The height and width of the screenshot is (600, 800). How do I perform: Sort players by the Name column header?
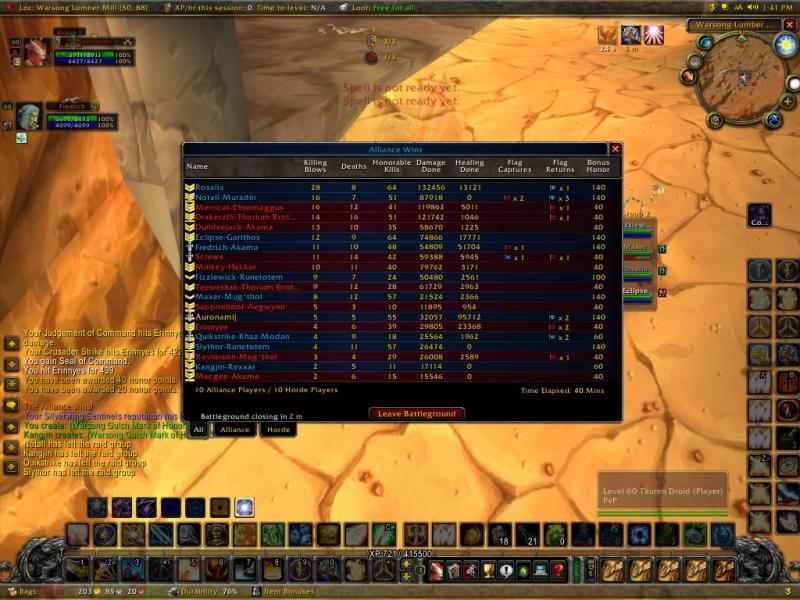coord(197,166)
